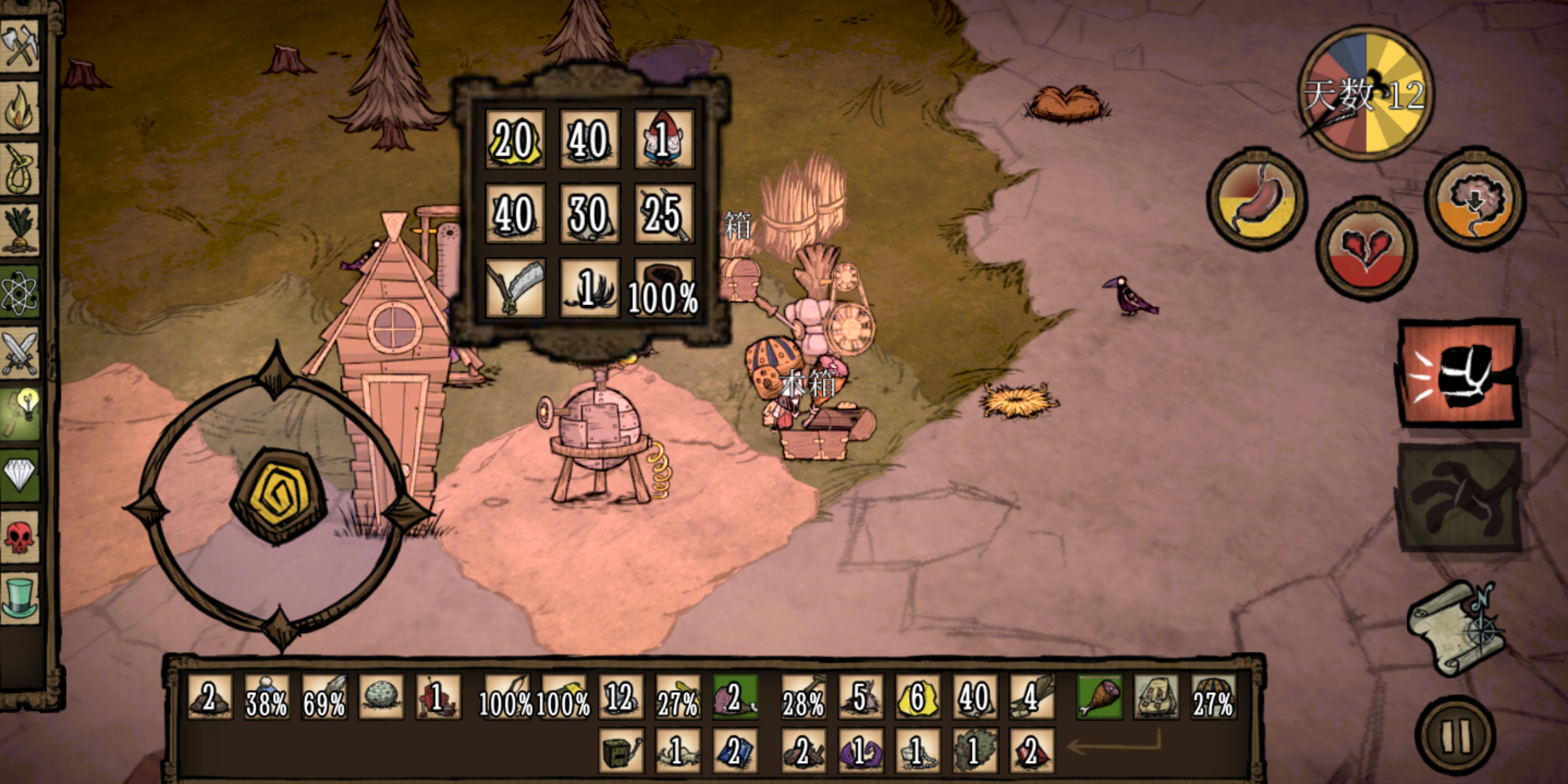Select the diamond Refine crafting tab

[20, 476]
